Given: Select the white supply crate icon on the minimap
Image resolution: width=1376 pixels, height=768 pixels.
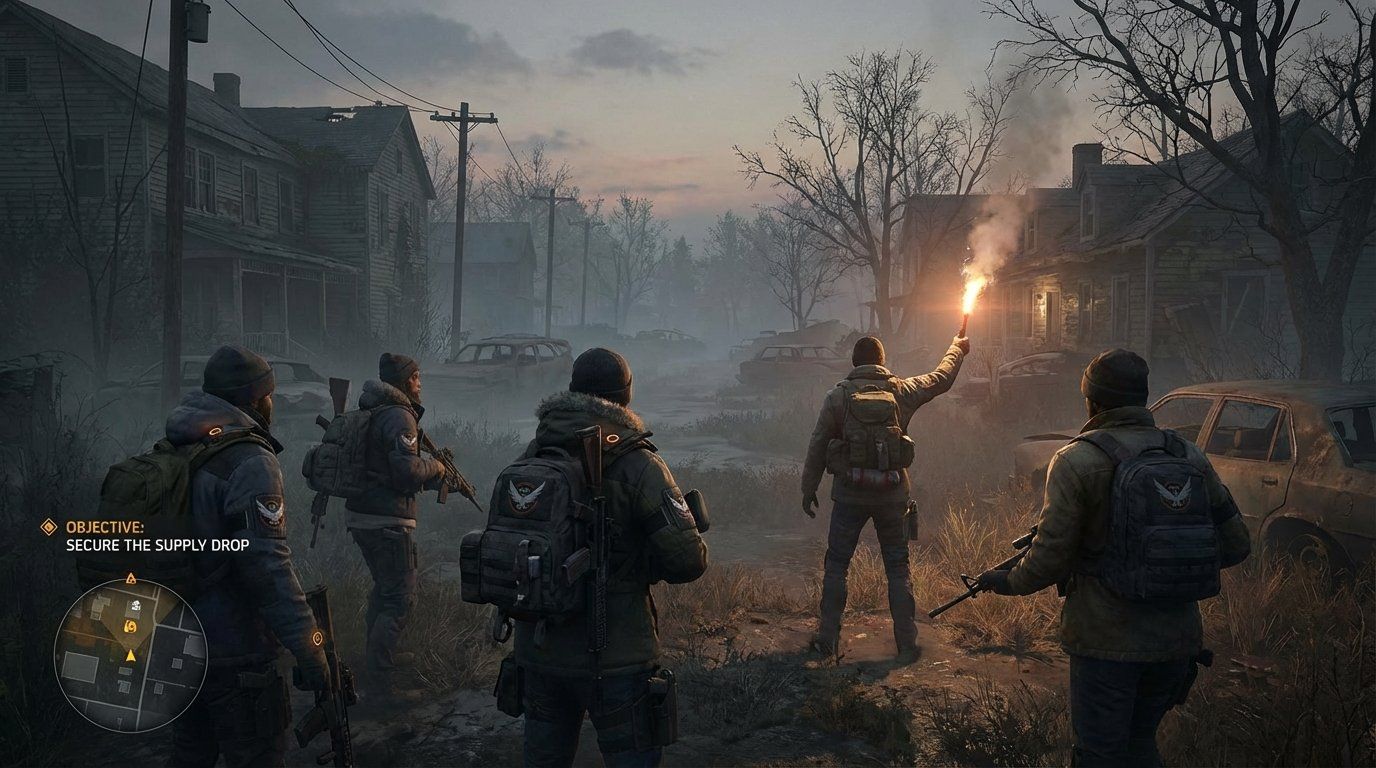Looking at the screenshot, I should point(136,606).
